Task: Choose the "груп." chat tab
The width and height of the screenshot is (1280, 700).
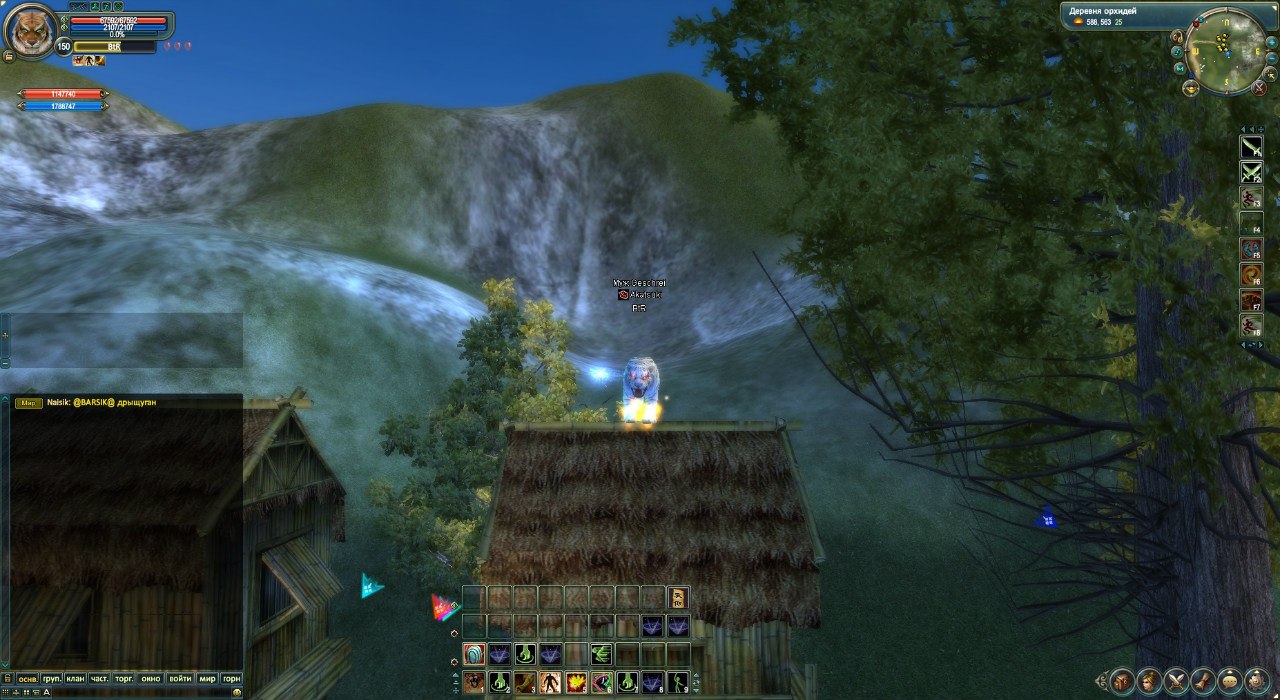Action: (51, 678)
